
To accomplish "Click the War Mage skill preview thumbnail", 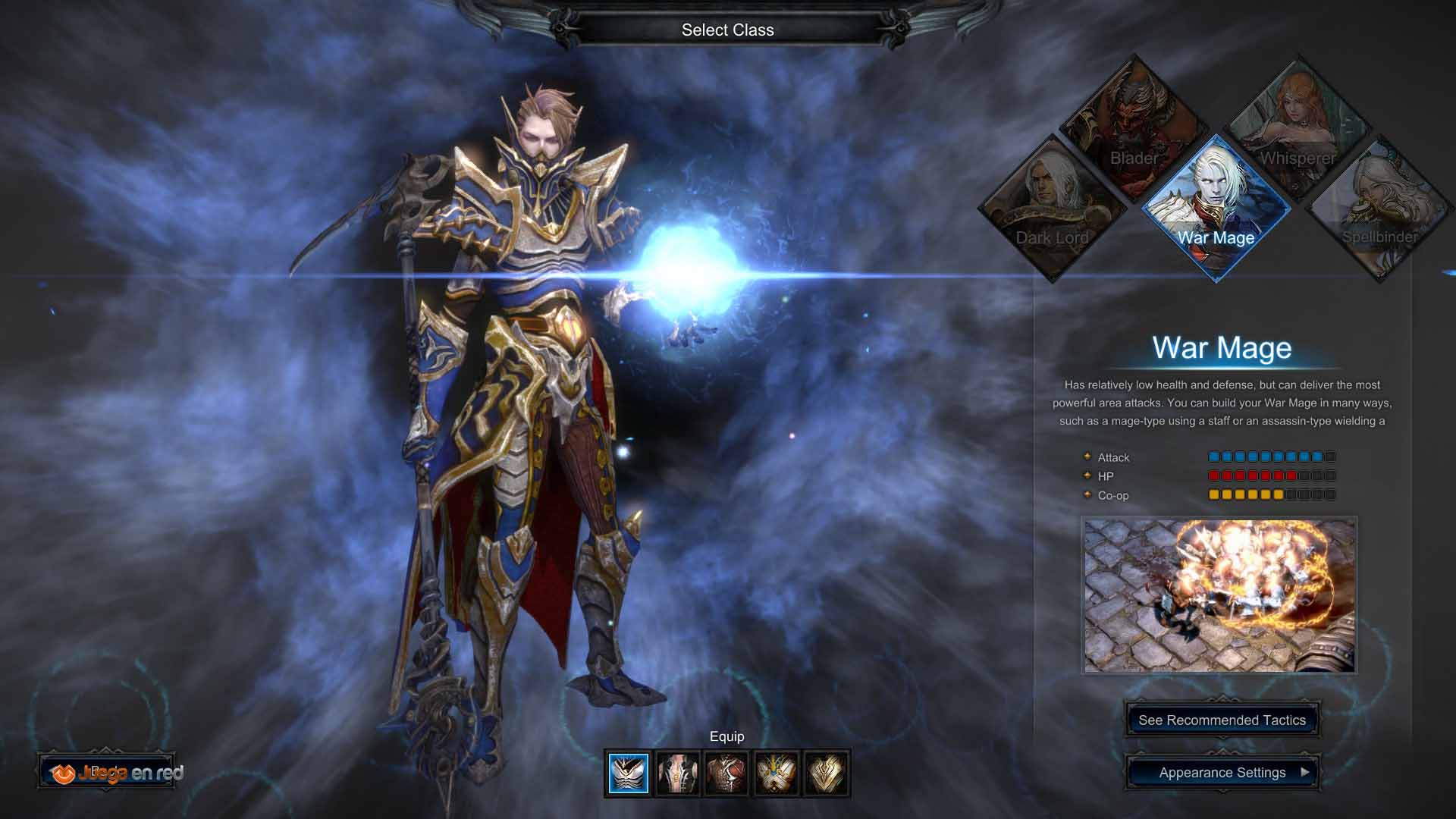I will [x=1219, y=595].
